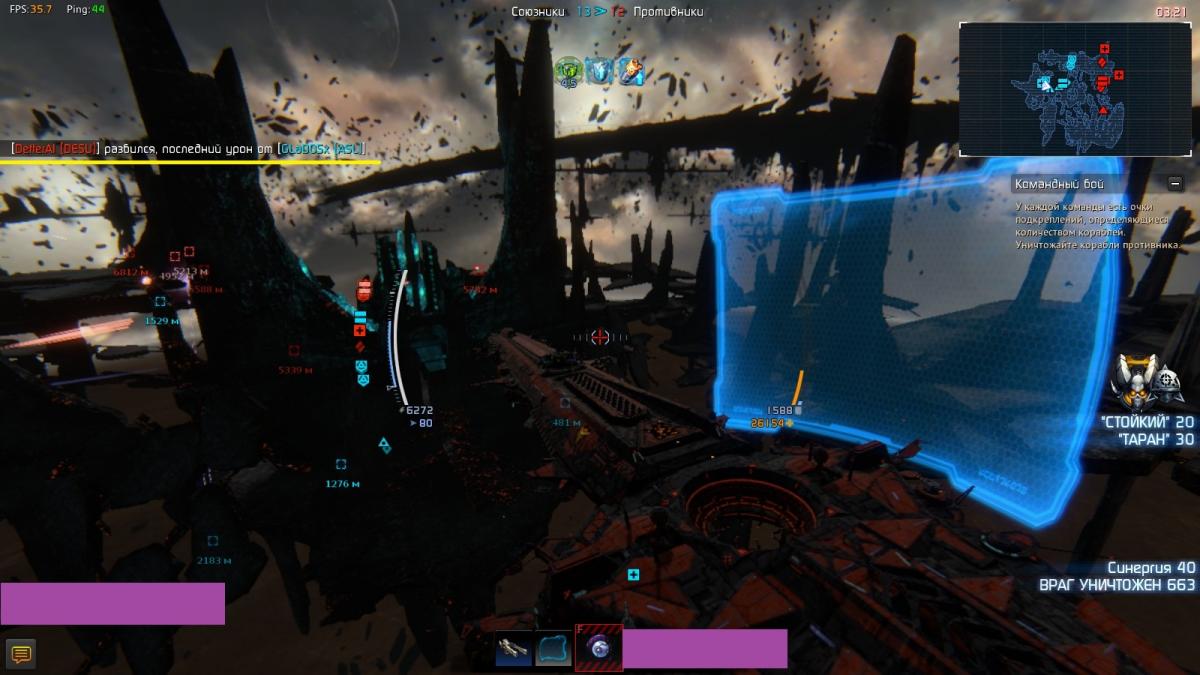Click the orange missile buff icon
The image size is (1200, 675).
[x=630, y=70]
